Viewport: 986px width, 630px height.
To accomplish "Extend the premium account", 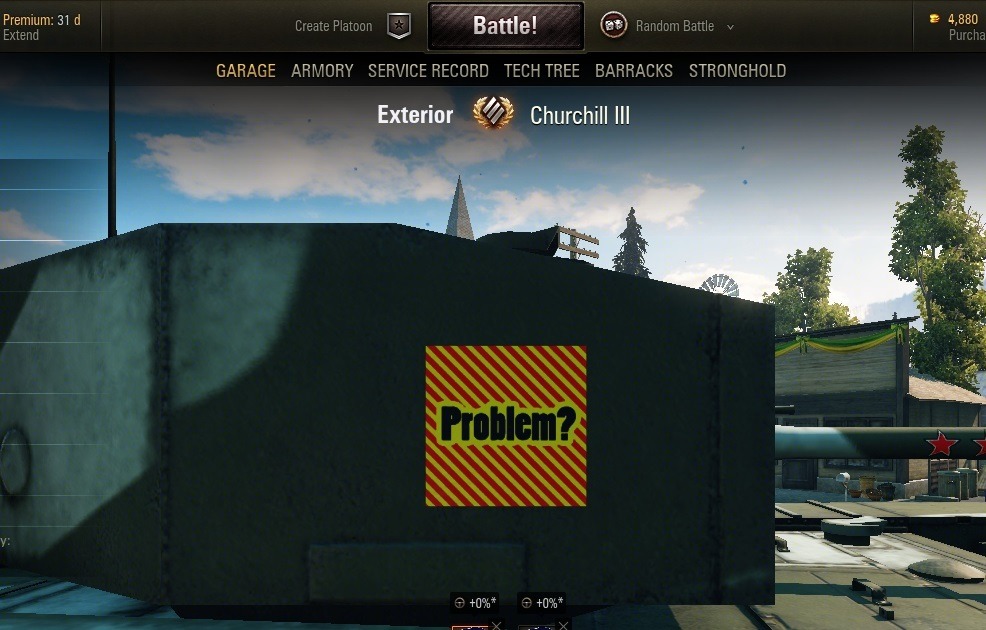I will (x=21, y=35).
